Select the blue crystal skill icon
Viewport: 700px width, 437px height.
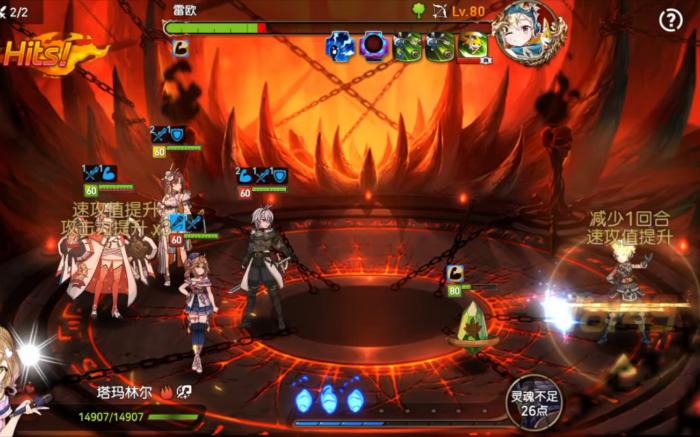(340, 46)
